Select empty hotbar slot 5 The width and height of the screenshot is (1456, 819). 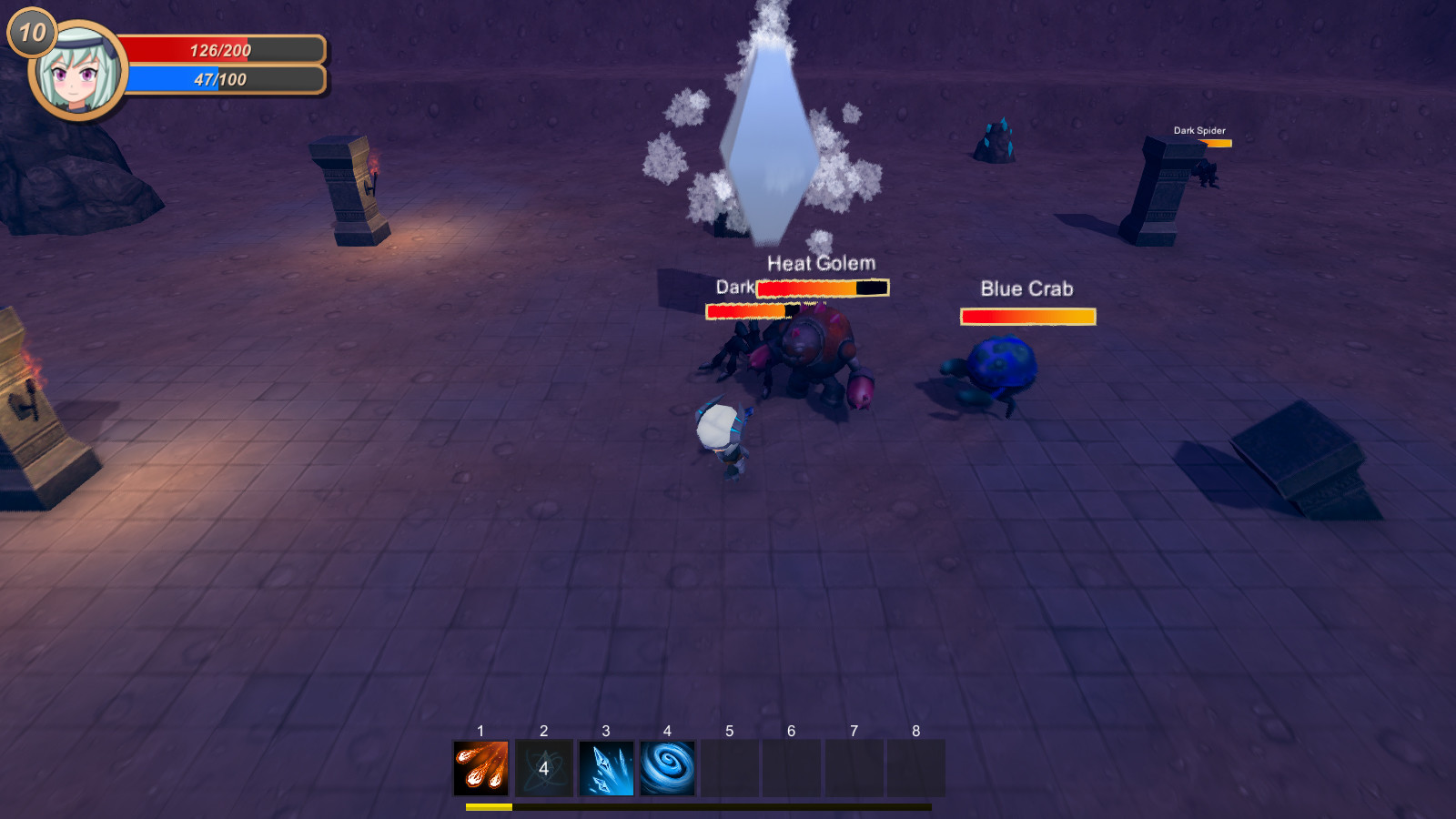[729, 767]
